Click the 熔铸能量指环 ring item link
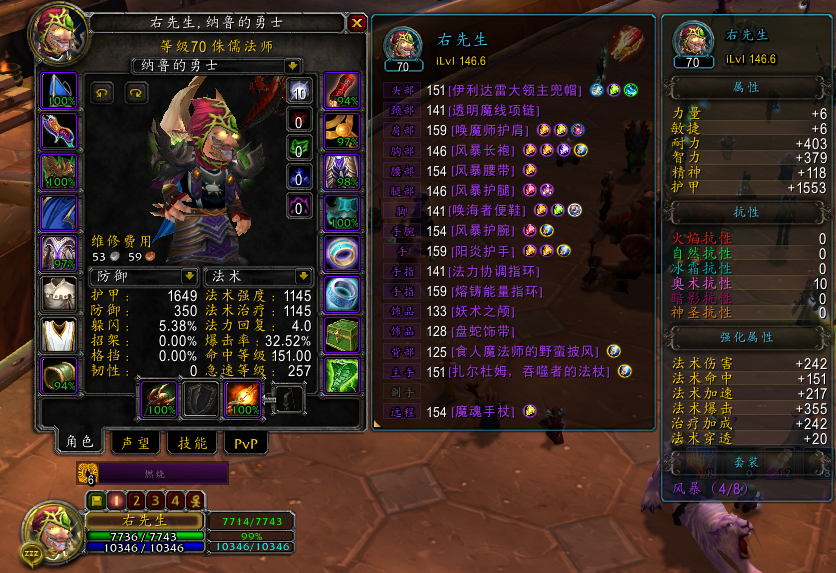This screenshot has height=573, width=836. point(497,291)
